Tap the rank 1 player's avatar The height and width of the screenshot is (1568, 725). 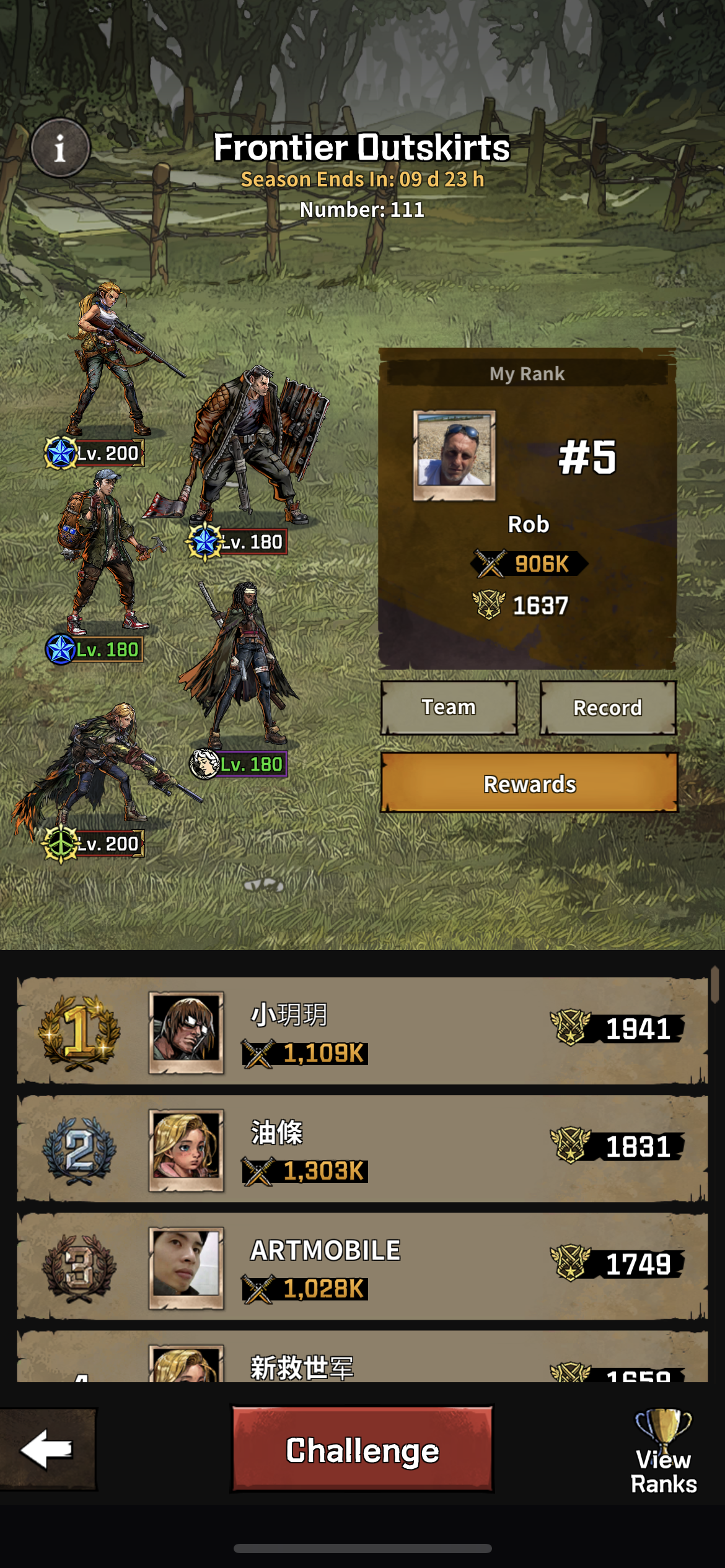pyautogui.click(x=186, y=1031)
